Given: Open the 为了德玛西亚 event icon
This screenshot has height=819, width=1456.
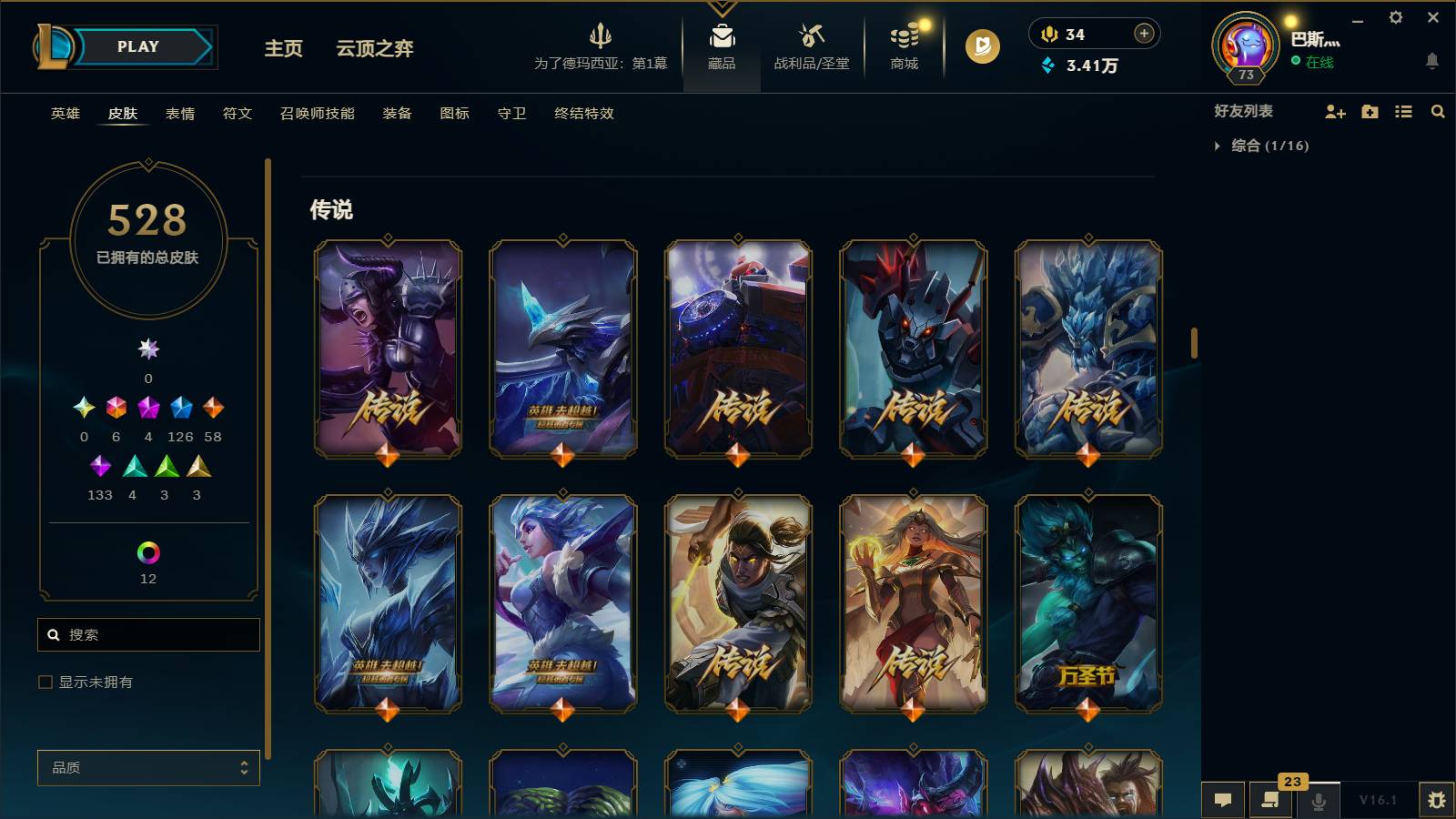Looking at the screenshot, I should pos(600,44).
